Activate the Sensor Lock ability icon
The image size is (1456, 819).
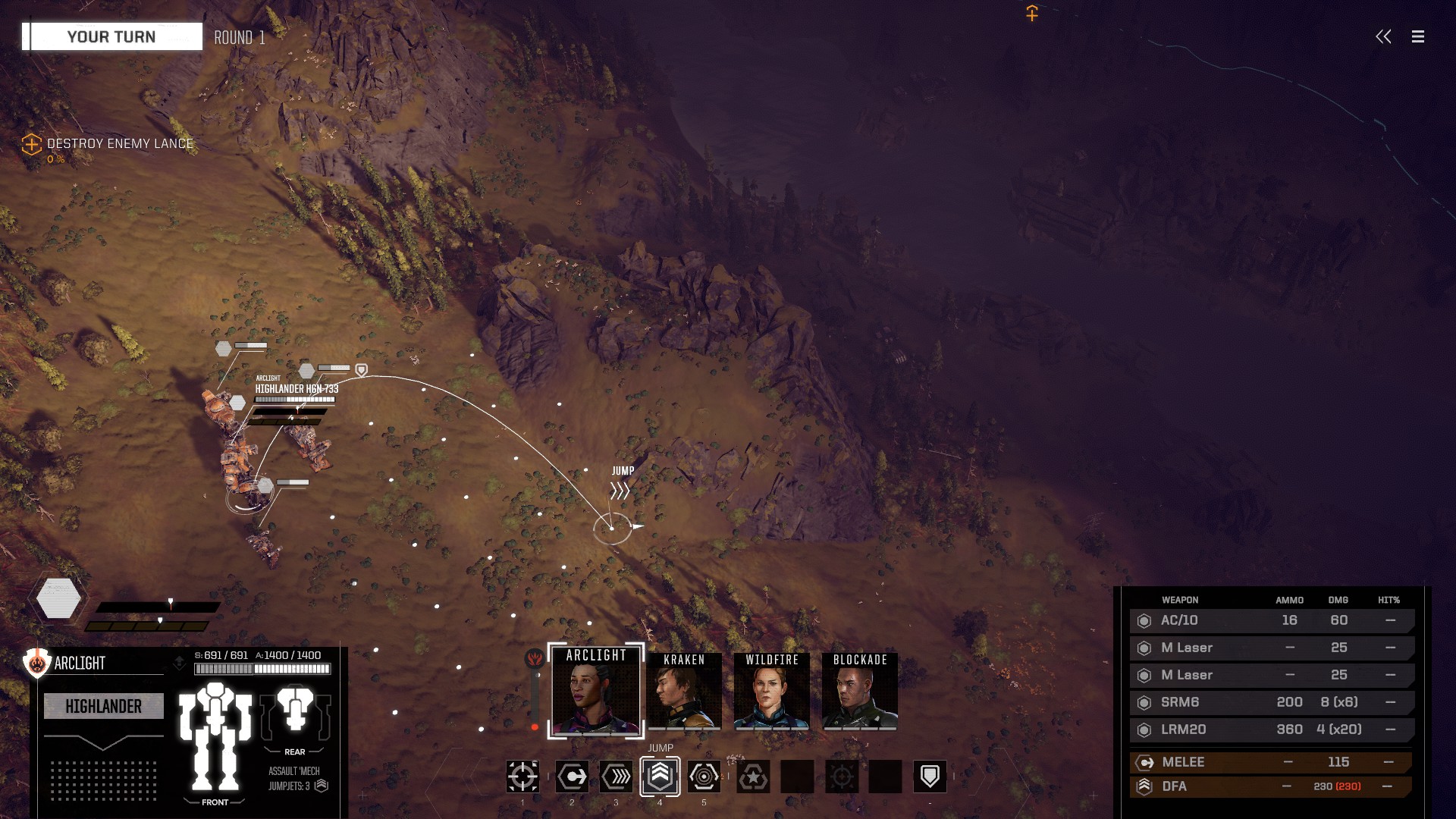click(704, 777)
